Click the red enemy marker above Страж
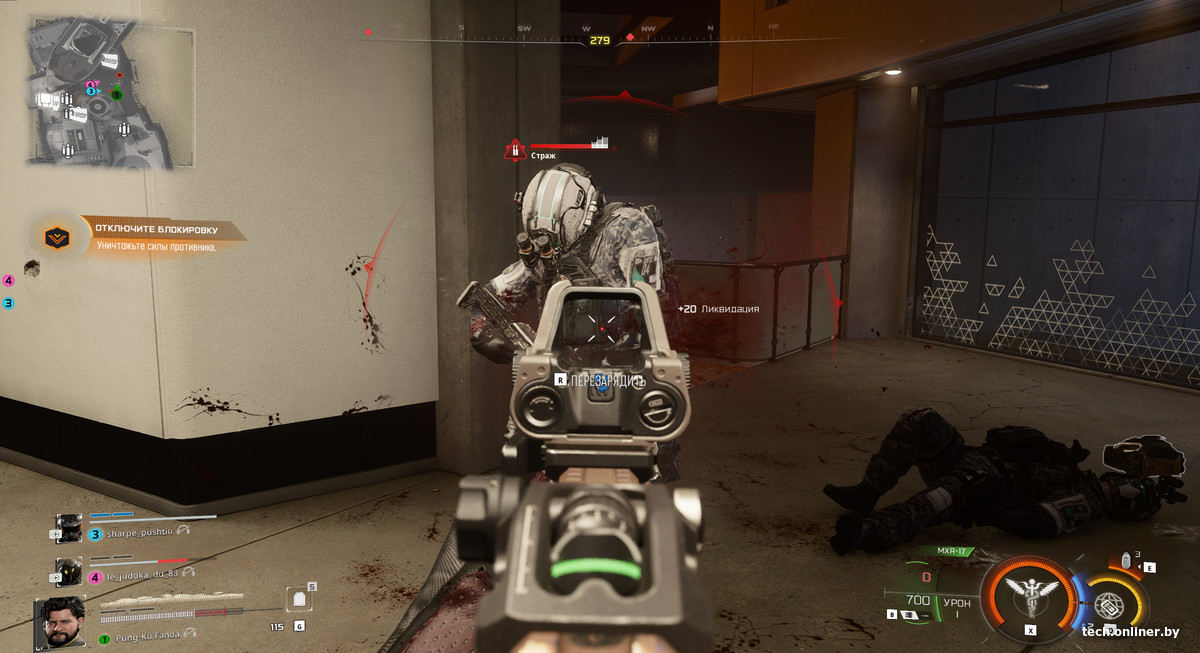The height and width of the screenshot is (653, 1200). pos(514,151)
